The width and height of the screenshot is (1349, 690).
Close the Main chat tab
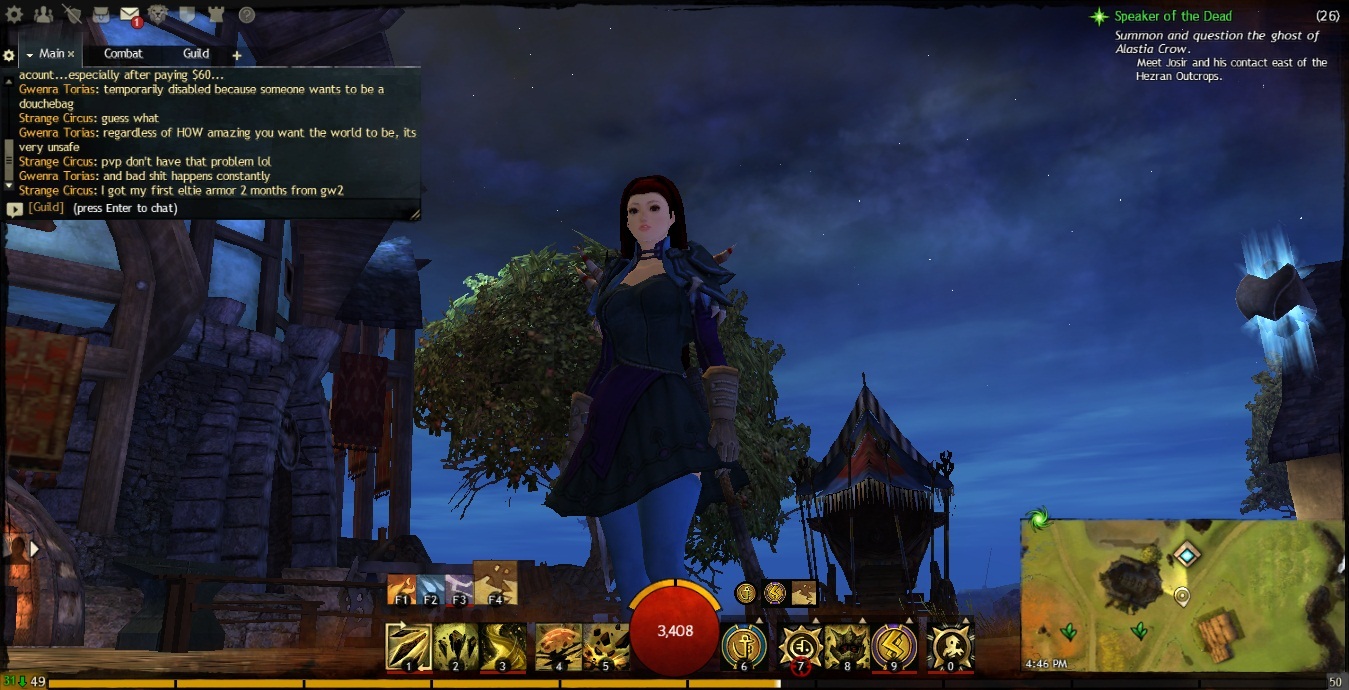tap(71, 54)
